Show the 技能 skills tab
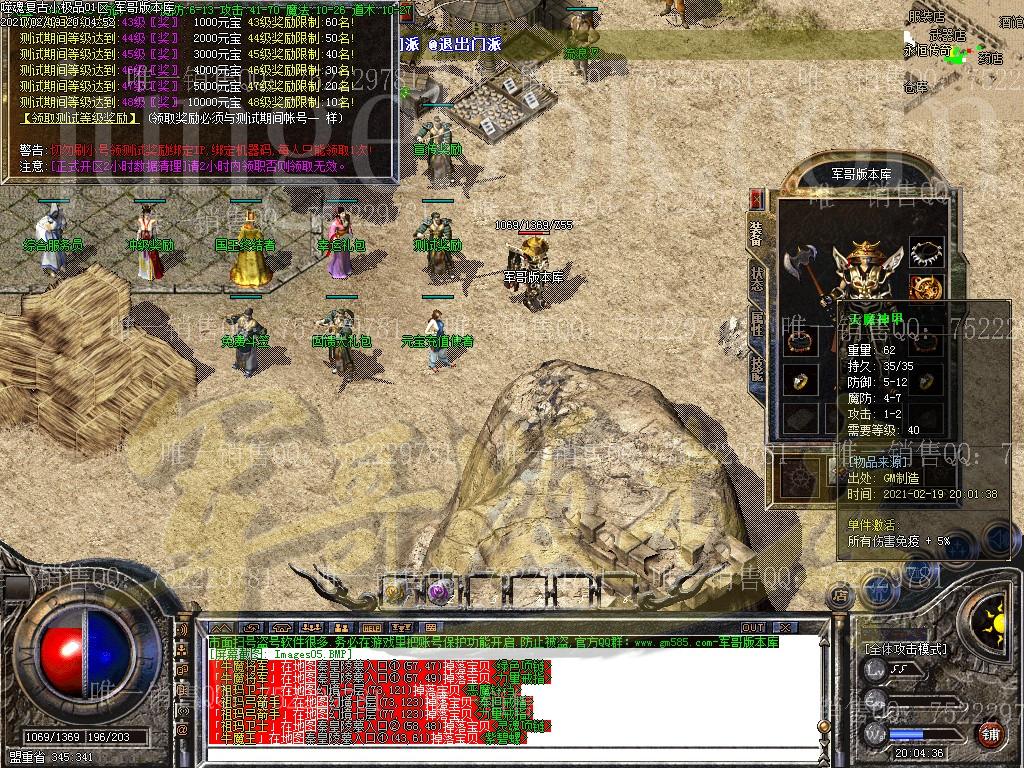Screen dimensions: 1024x768 [757, 369]
